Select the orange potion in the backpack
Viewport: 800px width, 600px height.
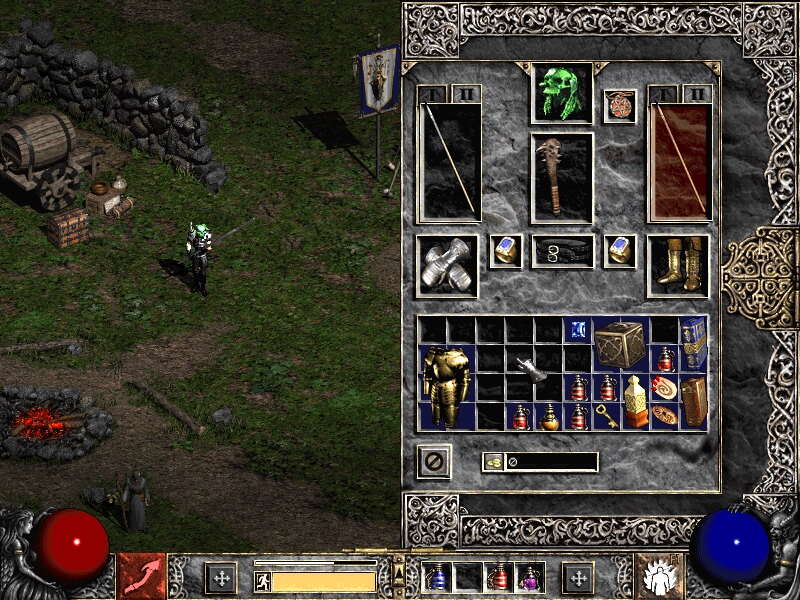point(548,416)
